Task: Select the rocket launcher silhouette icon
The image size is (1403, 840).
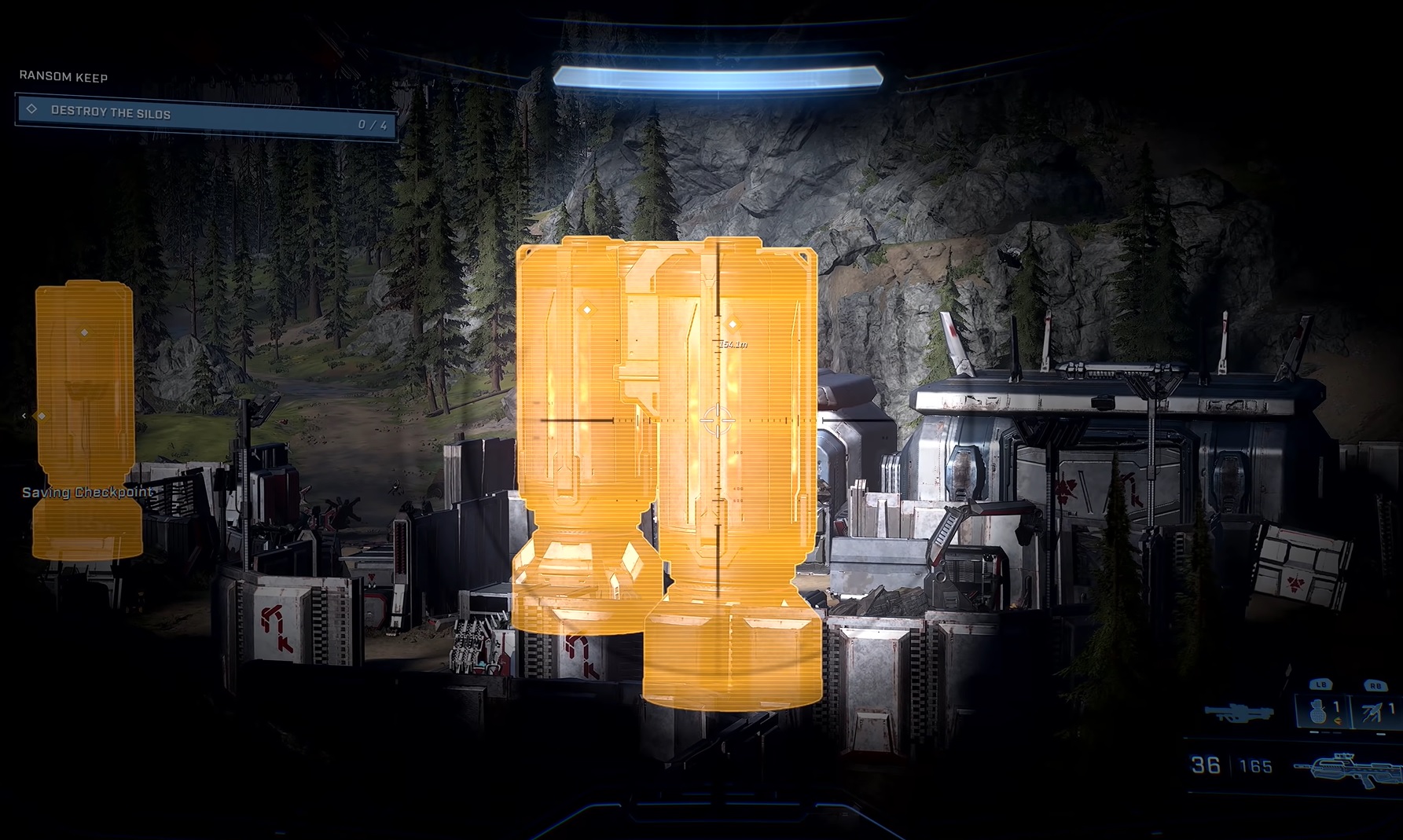Action: pos(1240,713)
